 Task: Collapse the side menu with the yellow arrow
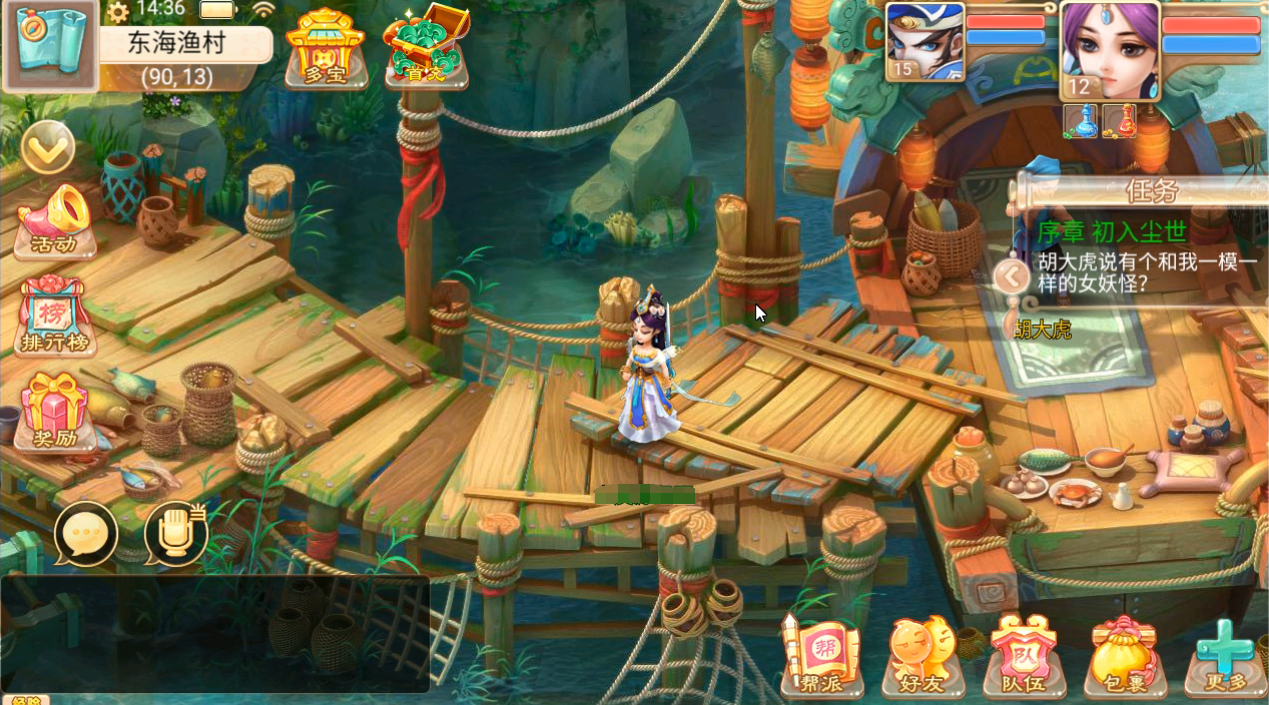coord(47,148)
